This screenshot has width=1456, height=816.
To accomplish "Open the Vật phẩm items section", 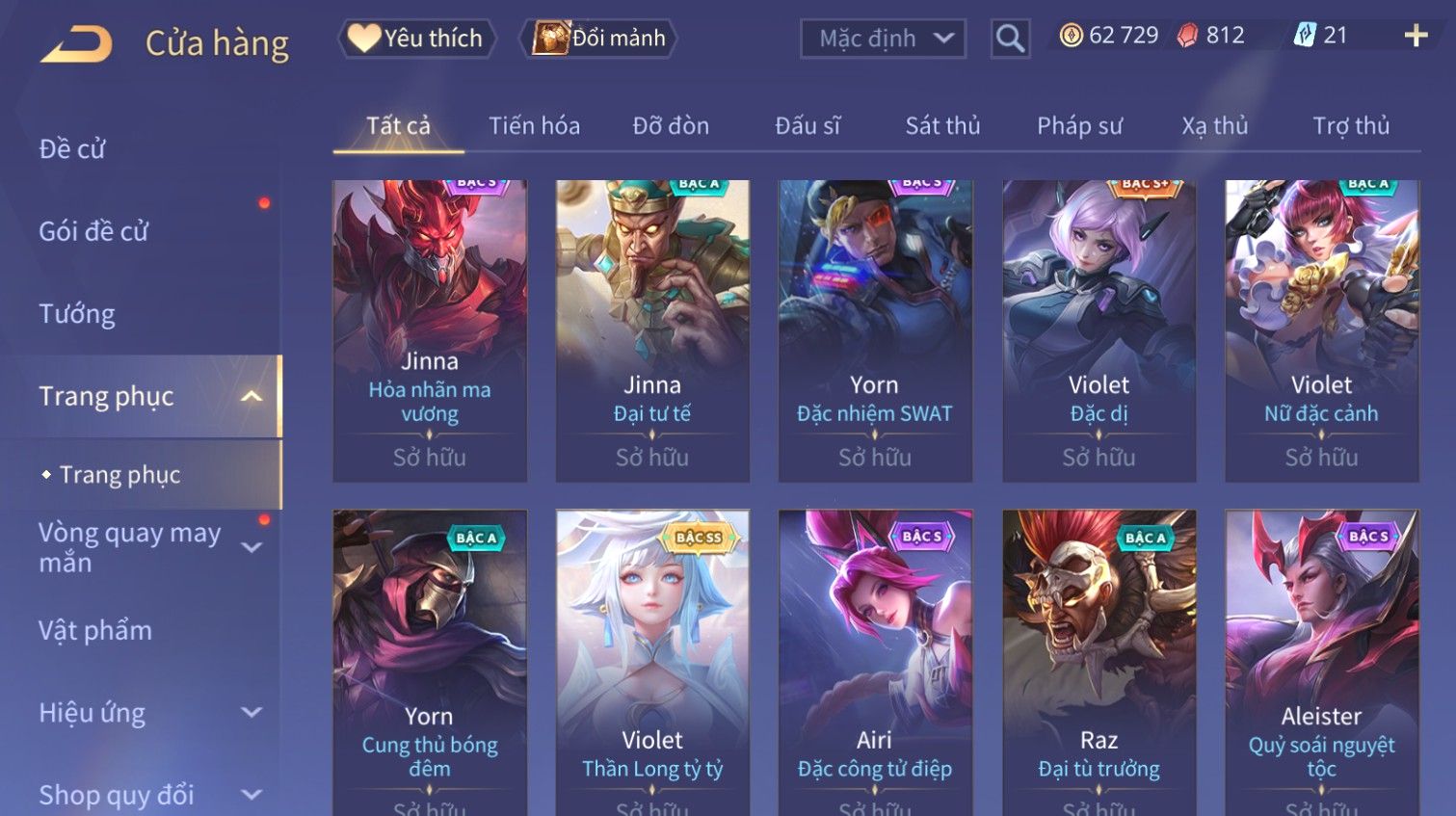I will [95, 630].
